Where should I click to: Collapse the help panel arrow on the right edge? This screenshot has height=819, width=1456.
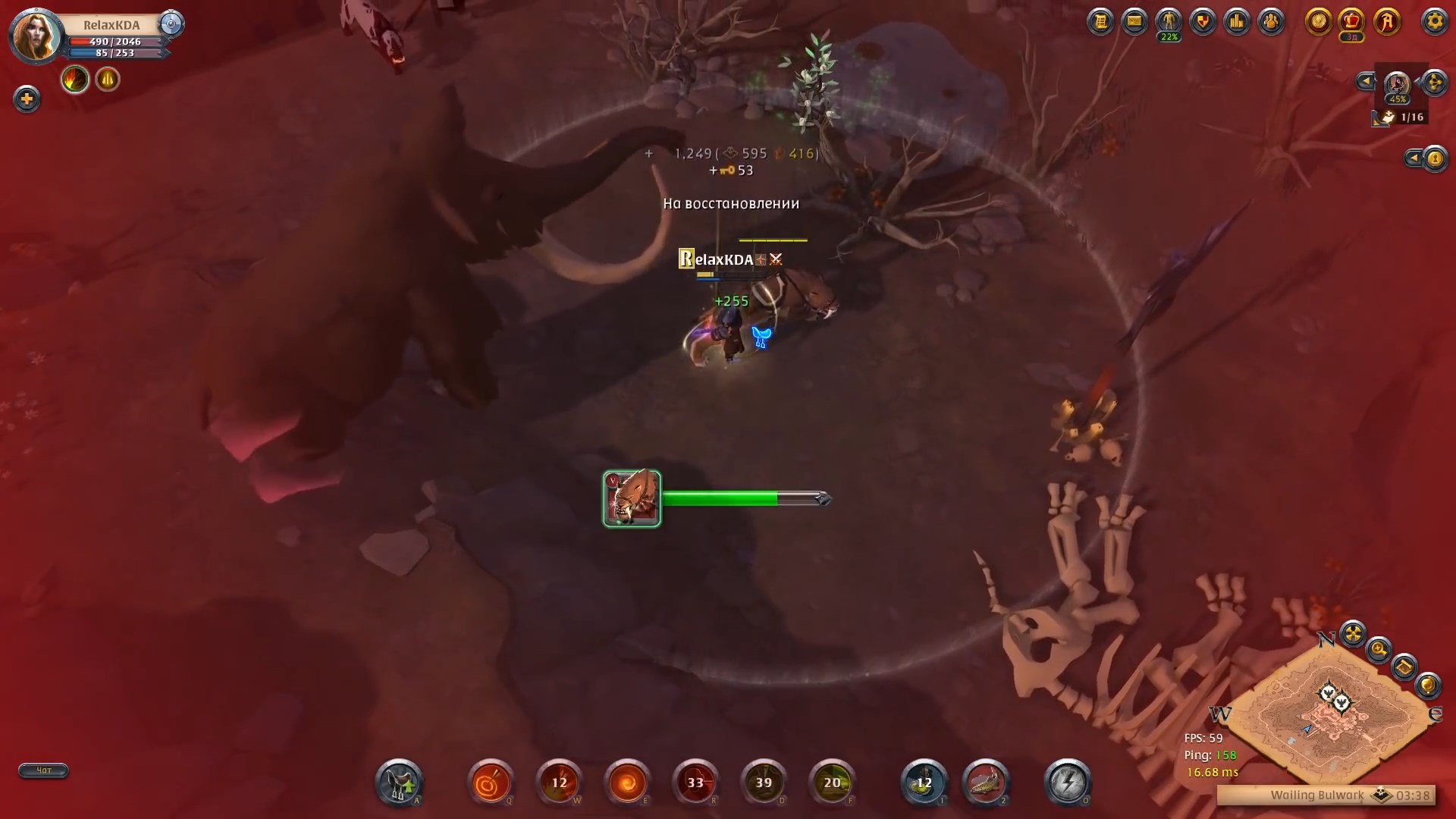pos(1413,158)
